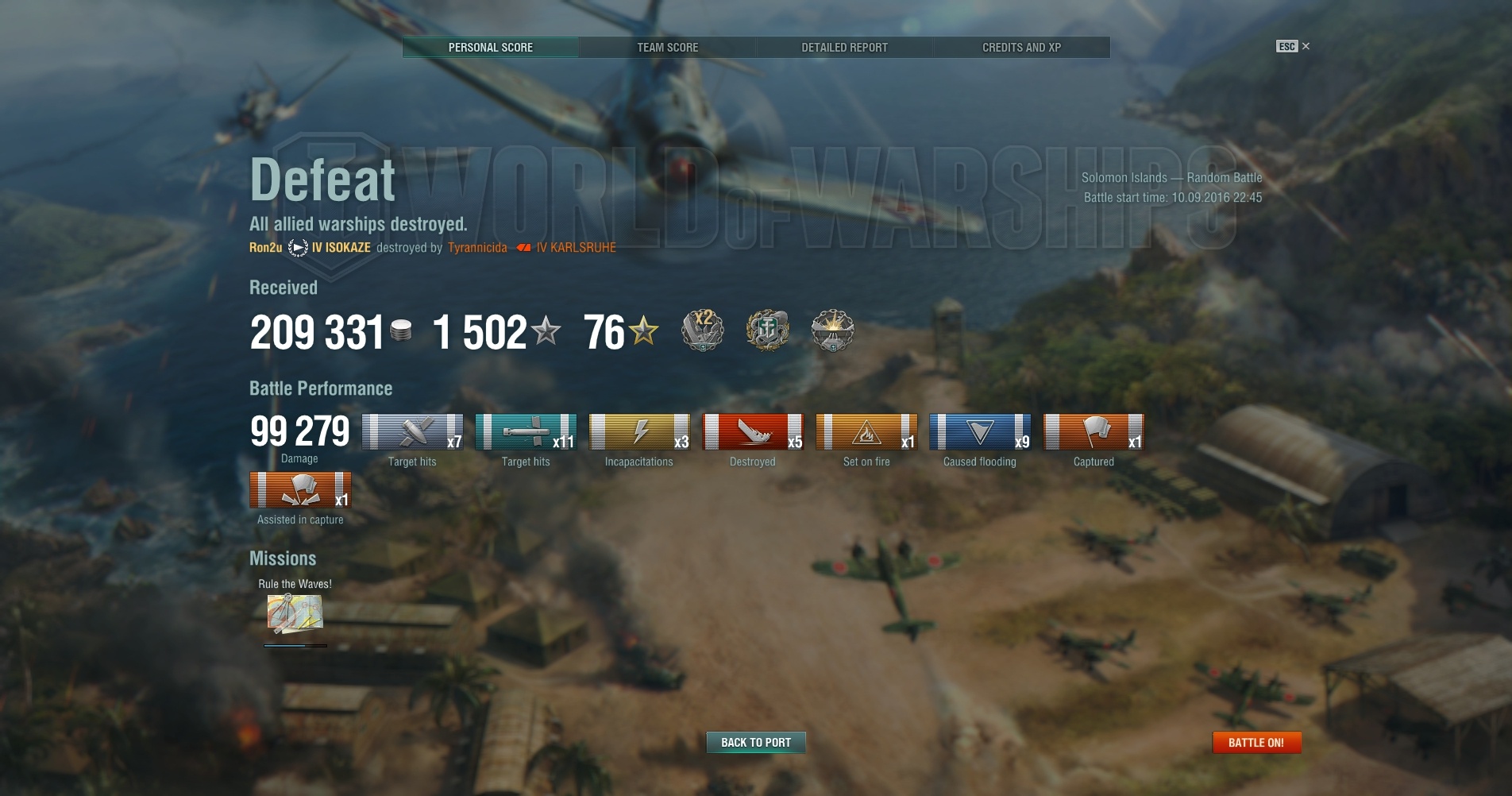Viewport: 1512px width, 796px height.
Task: Click player name Tyrannicida
Action: coord(477,248)
